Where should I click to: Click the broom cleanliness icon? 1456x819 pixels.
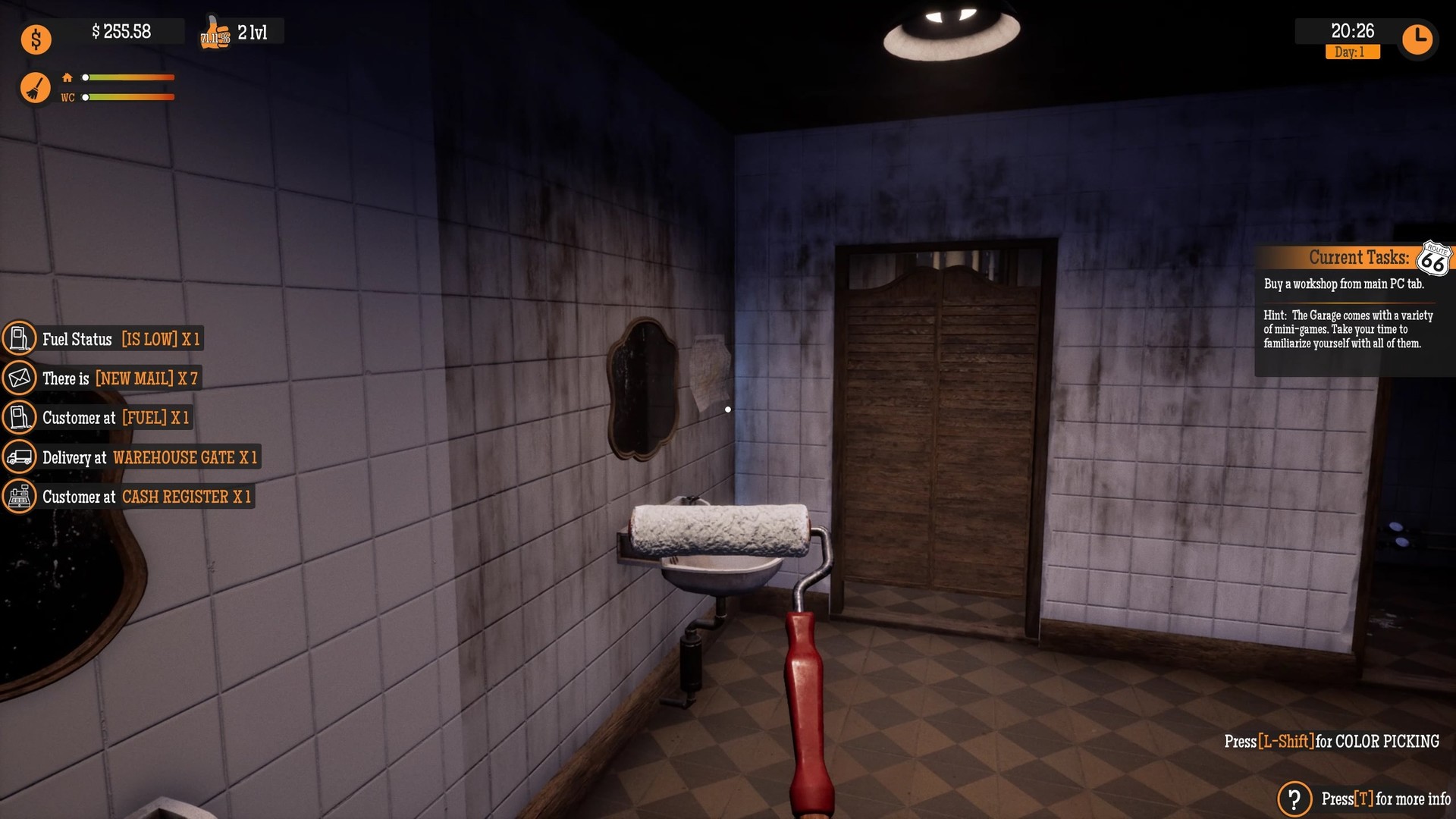pos(35,87)
